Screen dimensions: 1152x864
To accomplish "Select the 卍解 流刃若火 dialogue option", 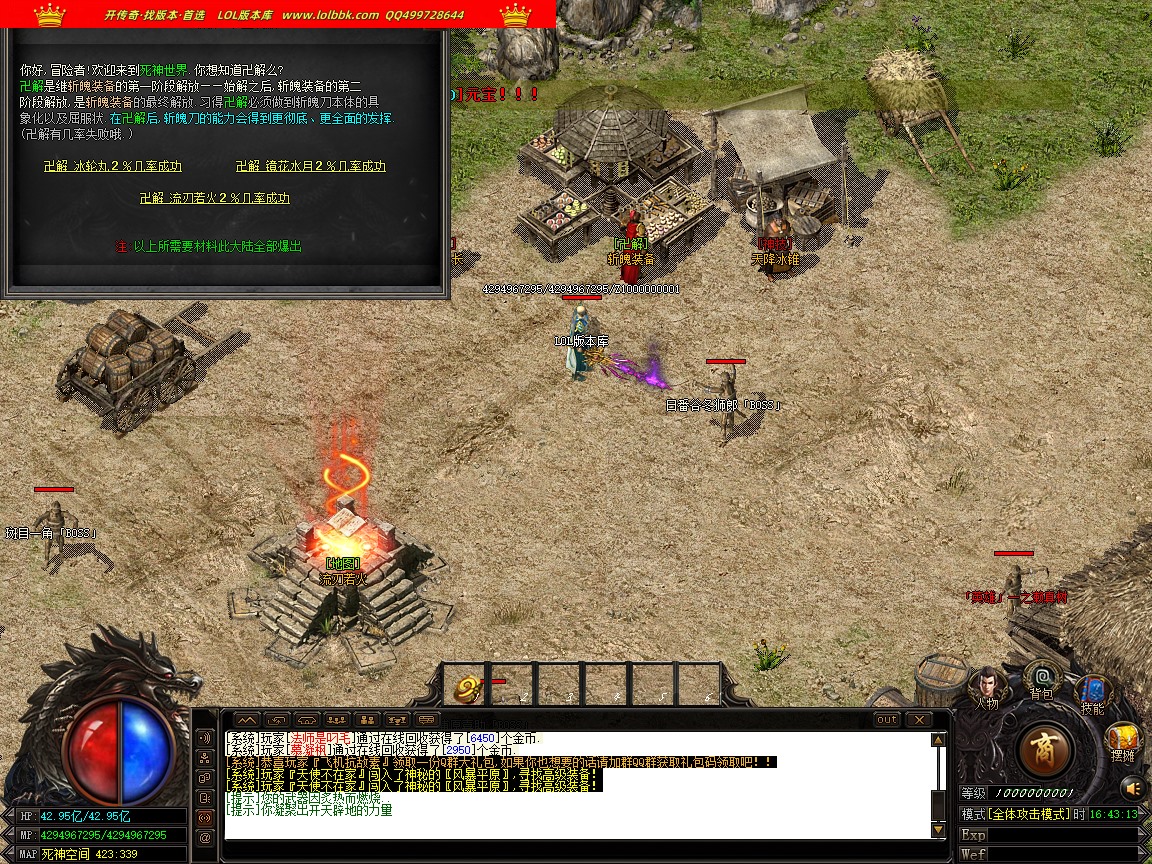I will click(x=214, y=198).
